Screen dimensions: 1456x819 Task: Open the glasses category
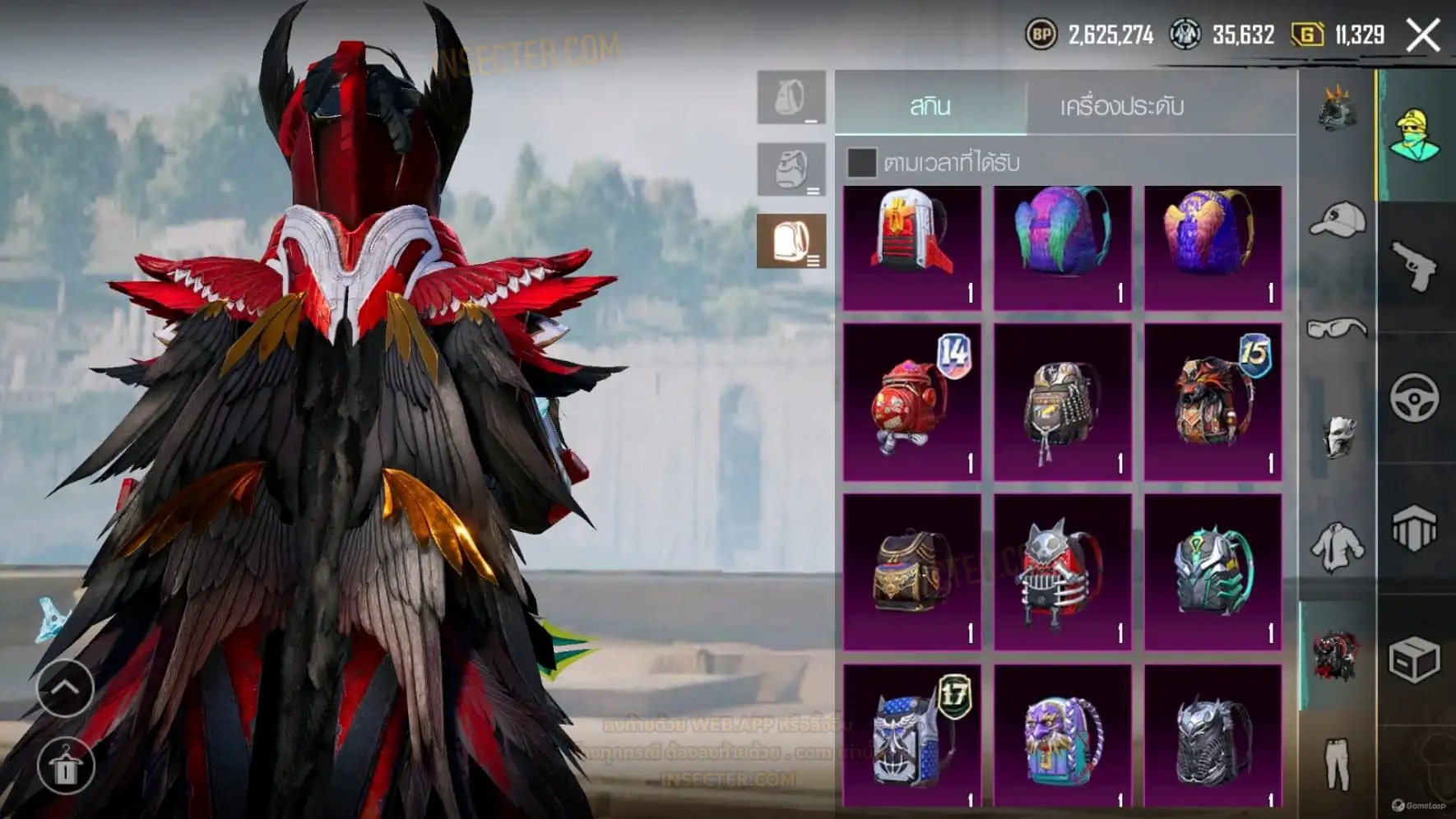click(x=1337, y=329)
